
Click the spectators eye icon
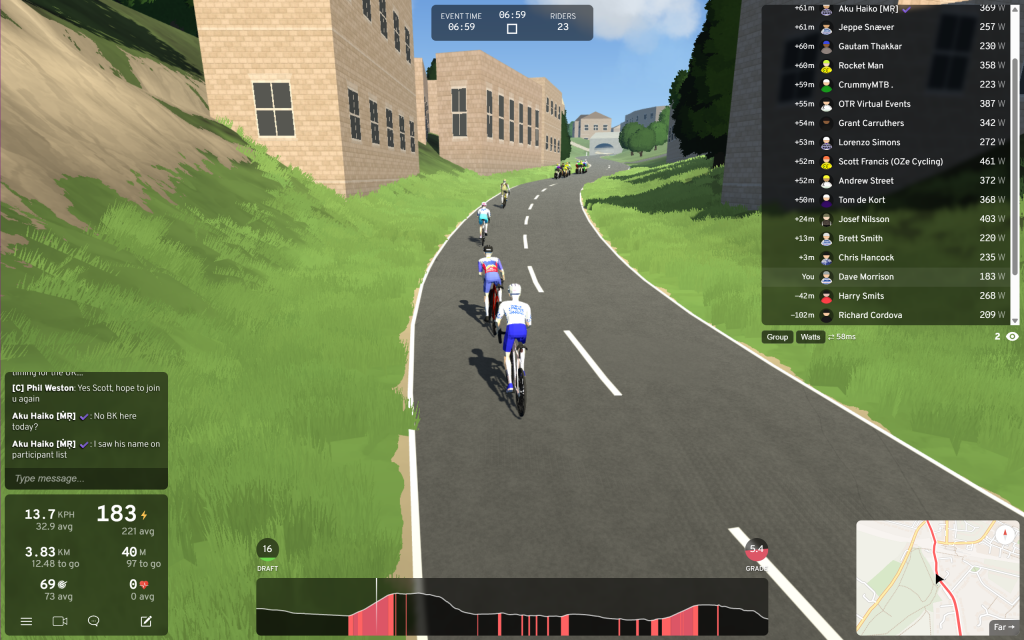coord(1012,337)
